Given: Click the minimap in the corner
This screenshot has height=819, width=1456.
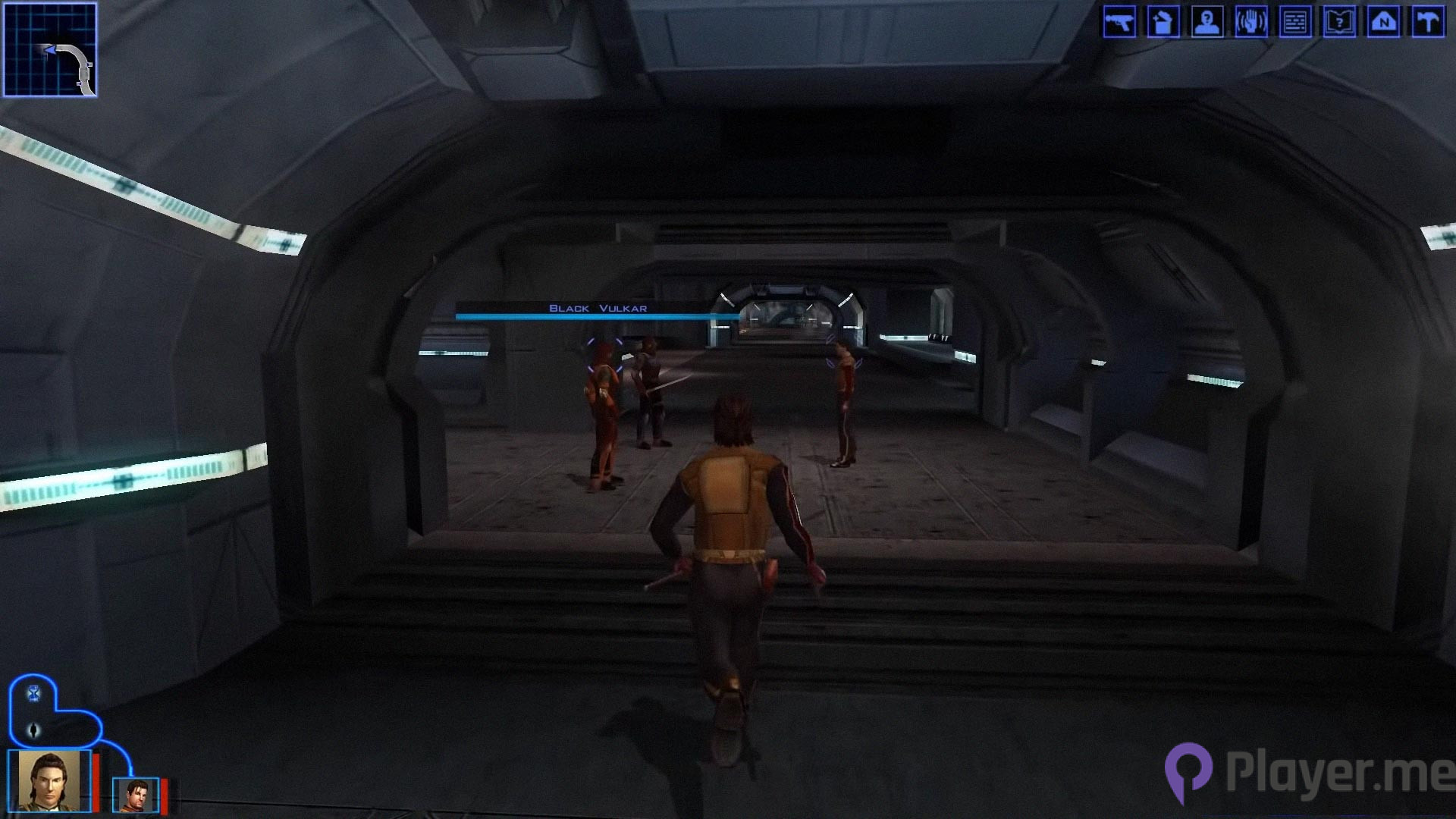Looking at the screenshot, I should point(50,50).
